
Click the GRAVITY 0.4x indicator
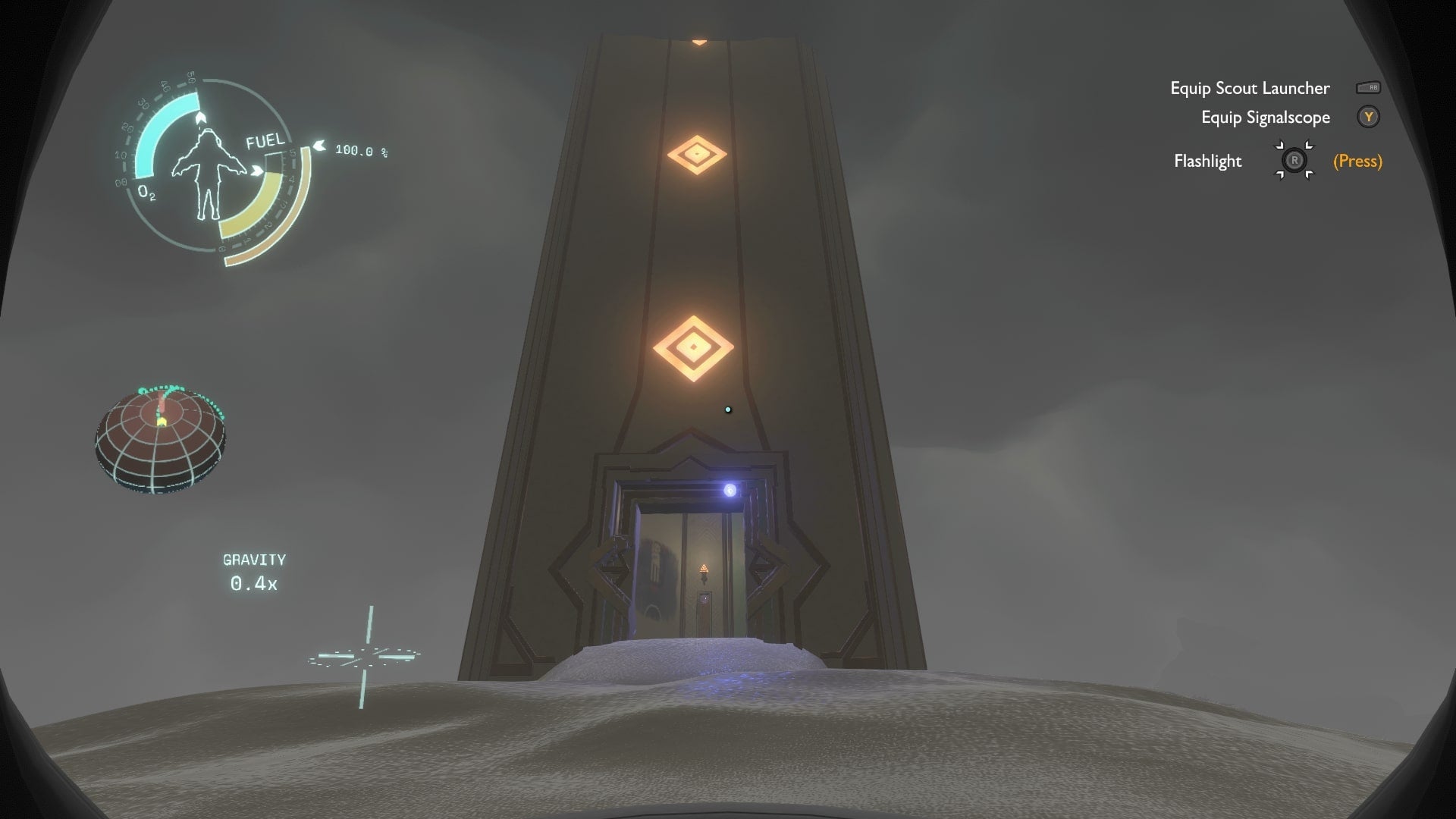point(254,571)
